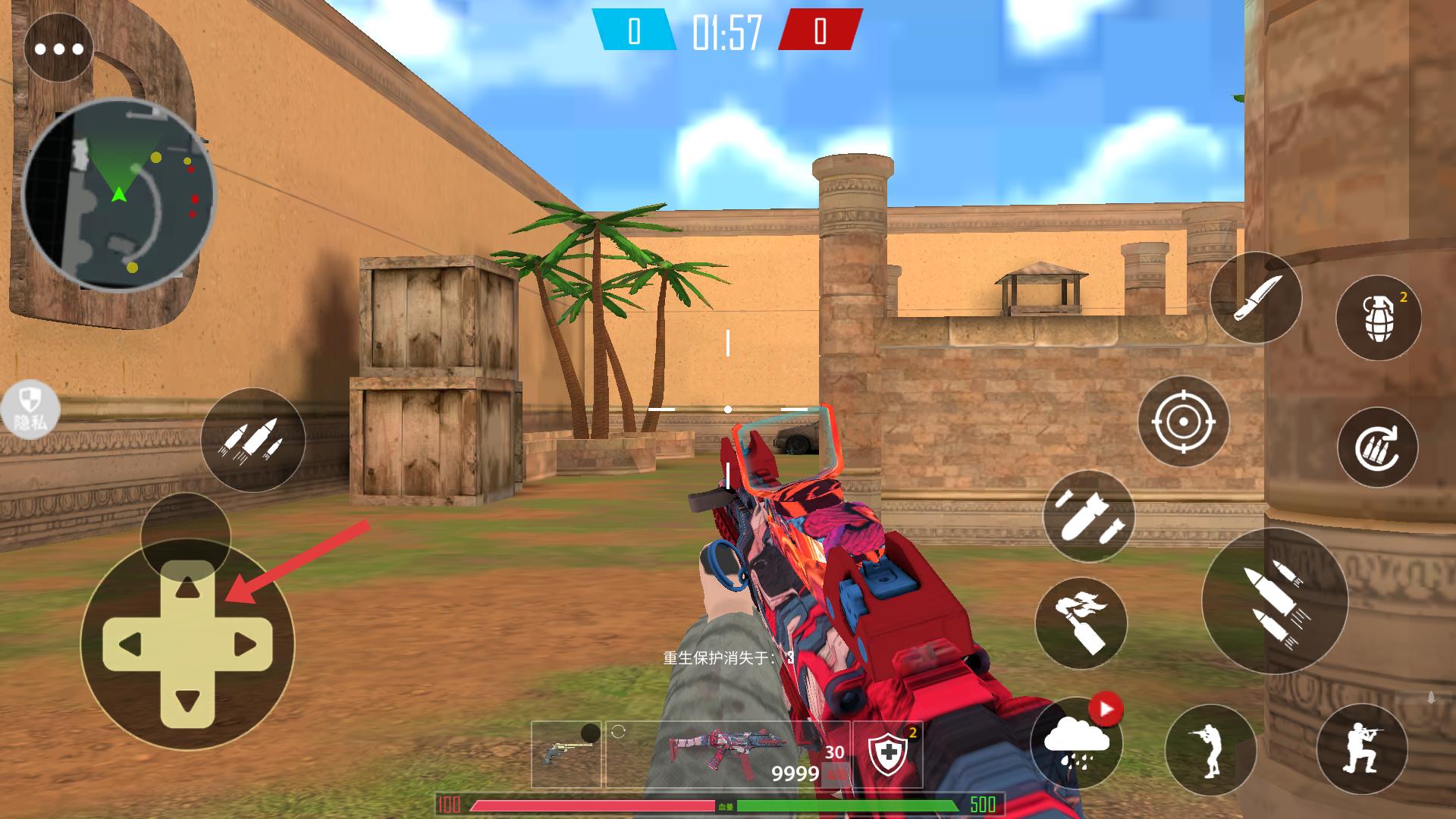Switch to the knife melee weapon

(1255, 297)
